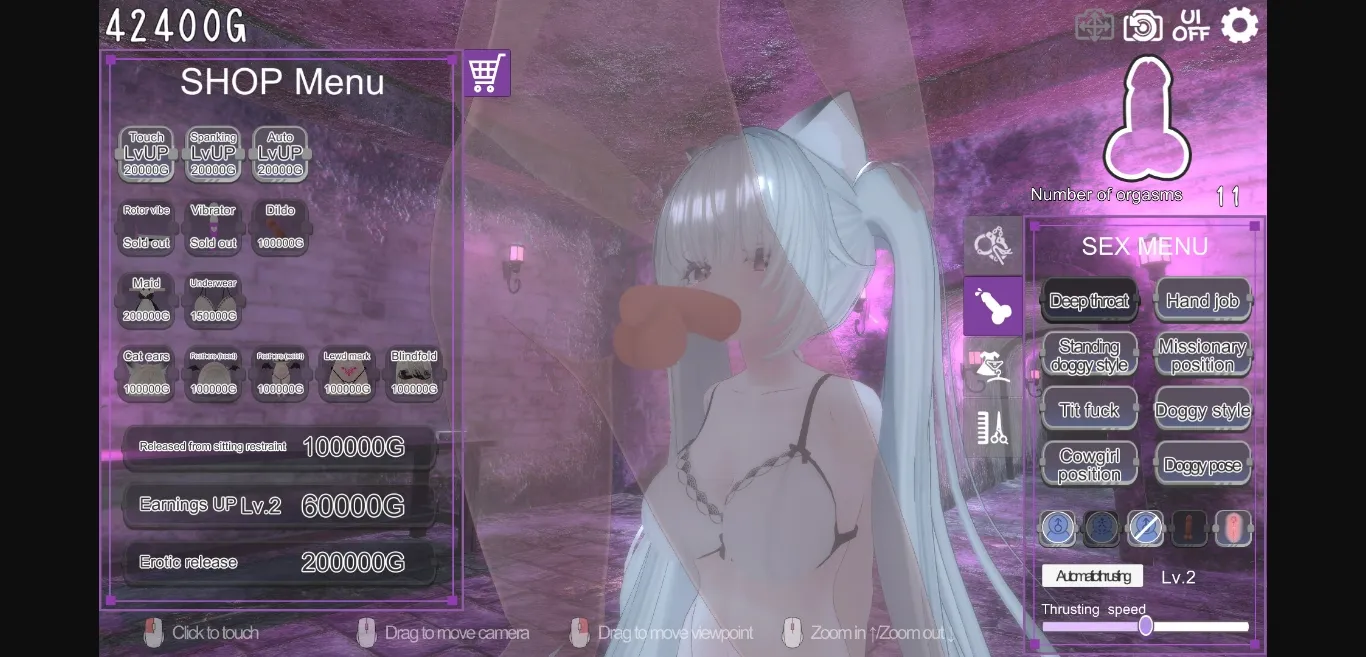
Task: Buy the Underwear item for 150000G
Action: pos(213,300)
